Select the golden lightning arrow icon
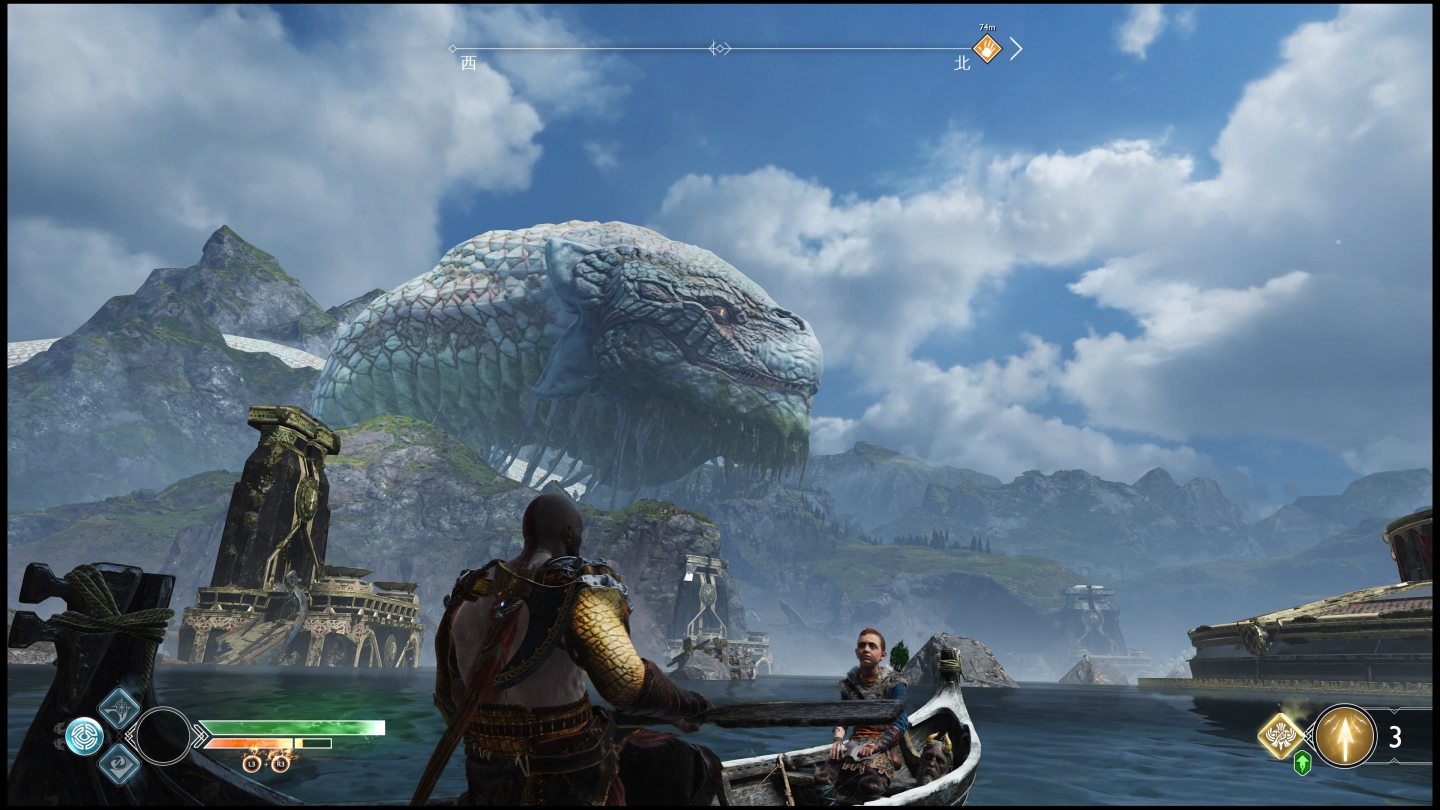The width and height of the screenshot is (1440, 810). point(1344,736)
